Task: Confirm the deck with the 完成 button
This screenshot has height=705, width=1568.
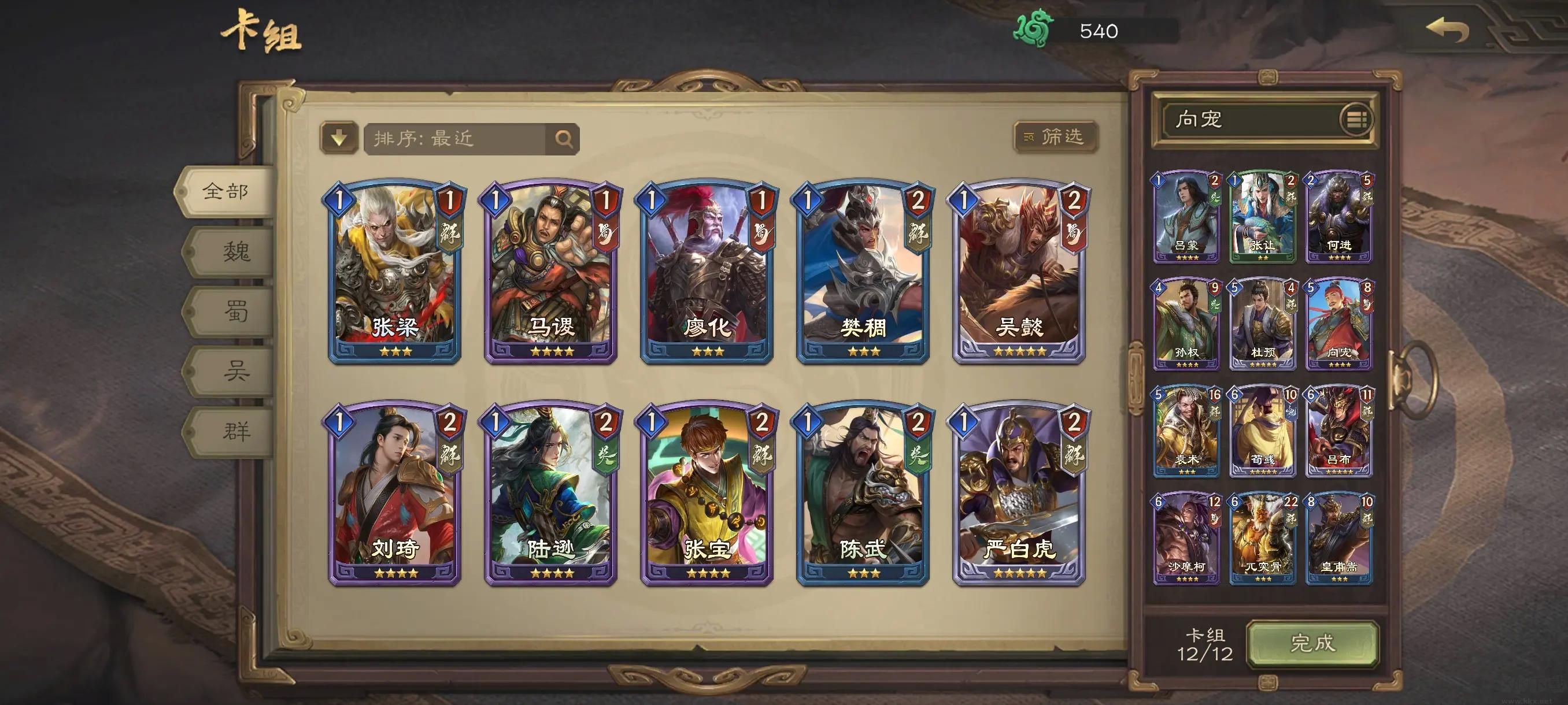Action: coord(1312,644)
